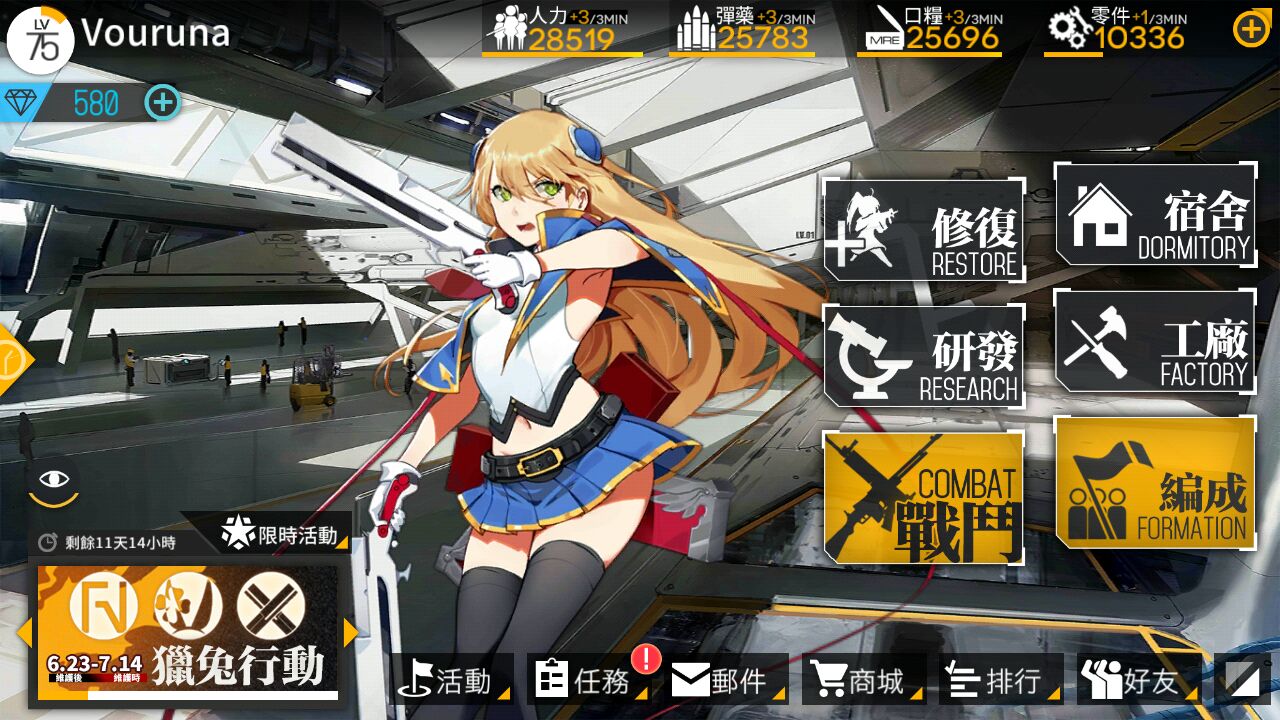Start Combat (戰鬥)

(924, 497)
